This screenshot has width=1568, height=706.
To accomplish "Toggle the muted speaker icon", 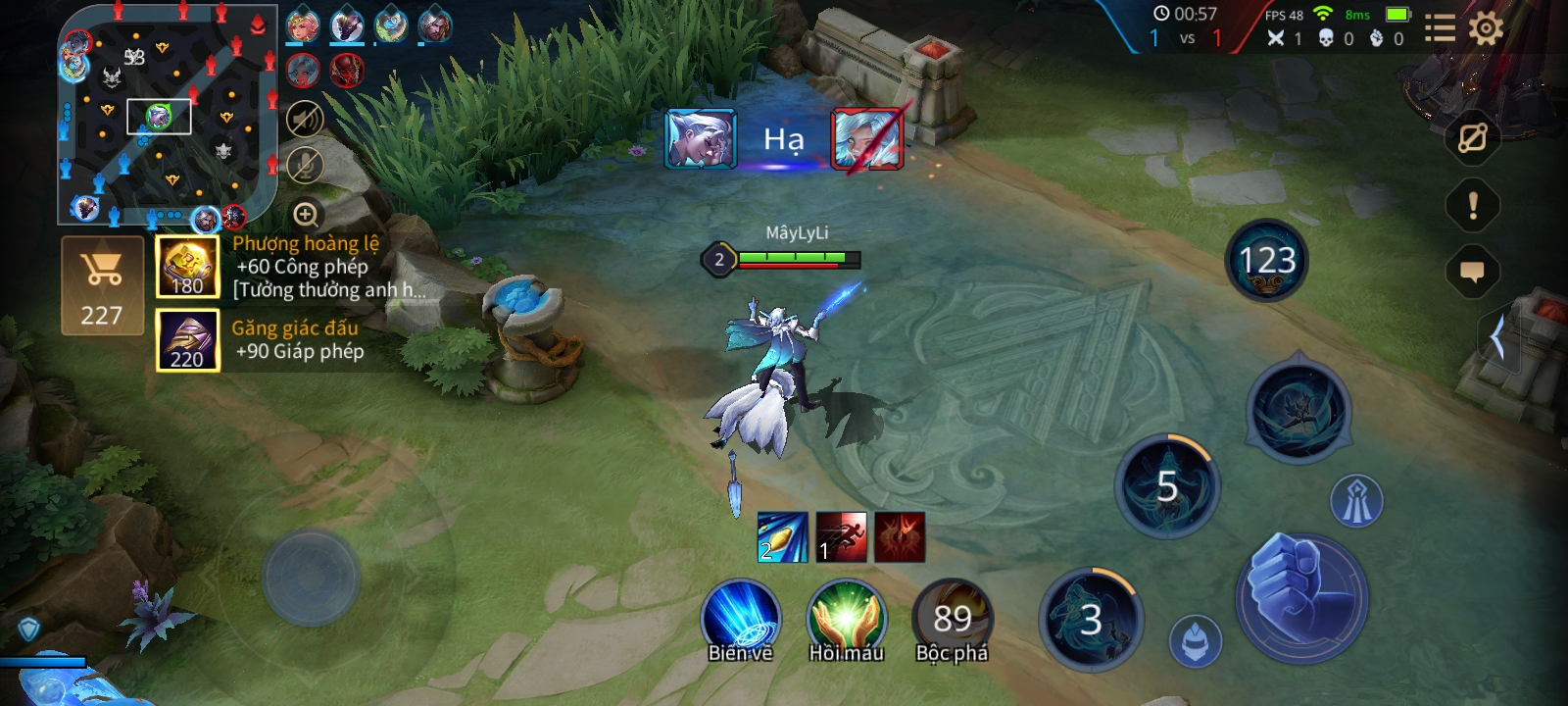I will point(305,120).
